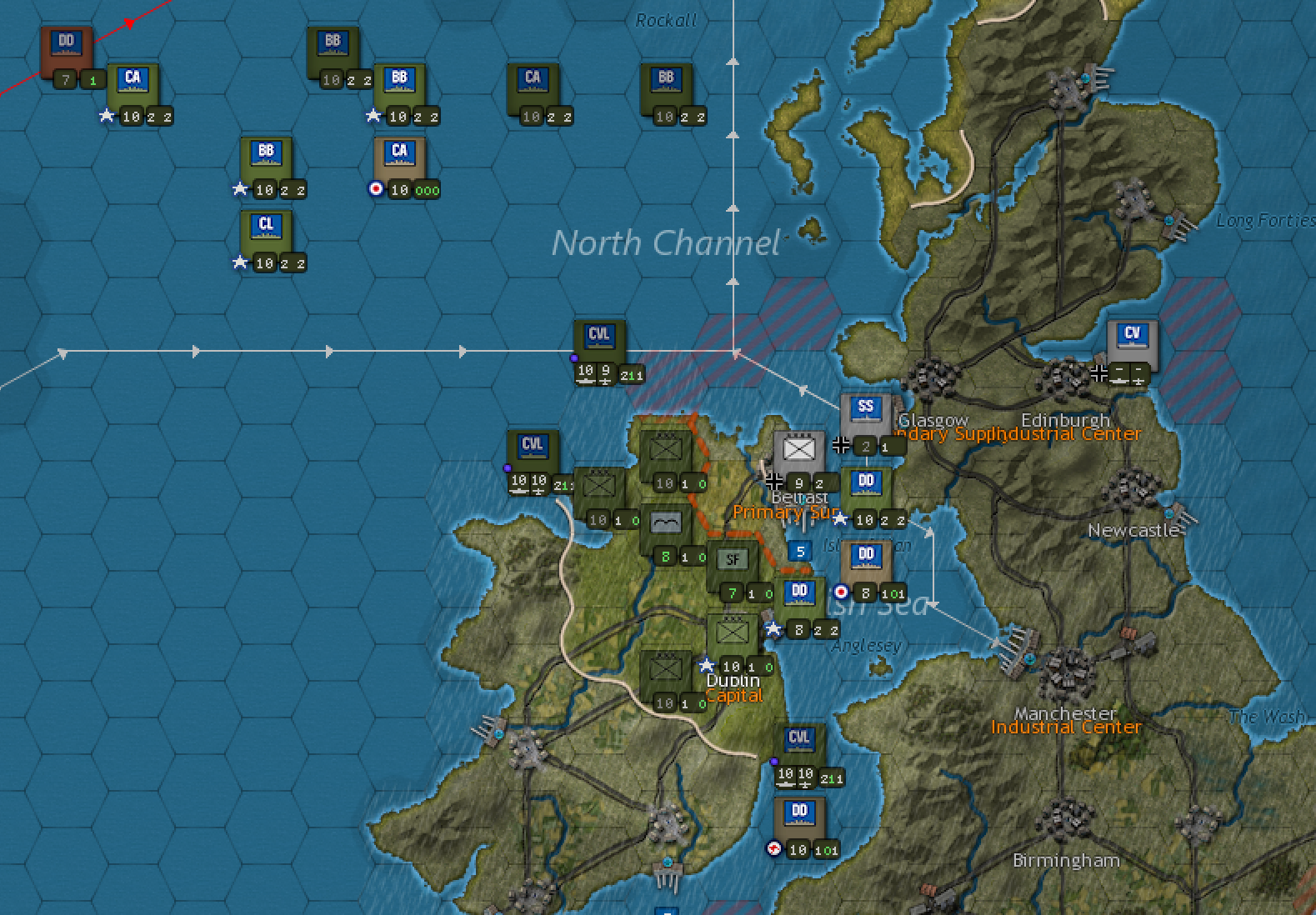Select the CV carrier east of Edinburgh
The image size is (1316, 915).
[1132, 337]
